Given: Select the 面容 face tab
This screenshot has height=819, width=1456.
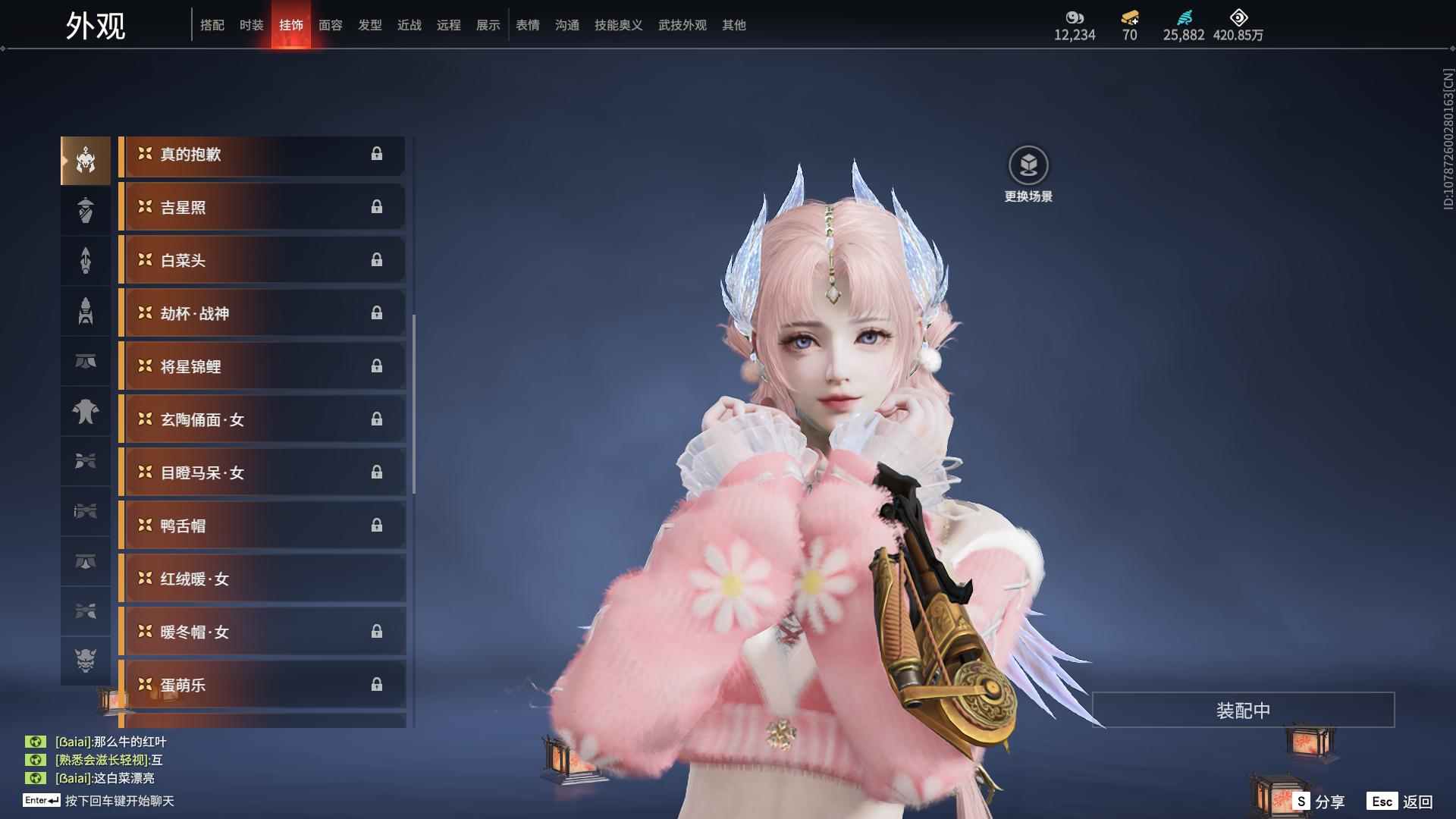Looking at the screenshot, I should pyautogui.click(x=331, y=25).
